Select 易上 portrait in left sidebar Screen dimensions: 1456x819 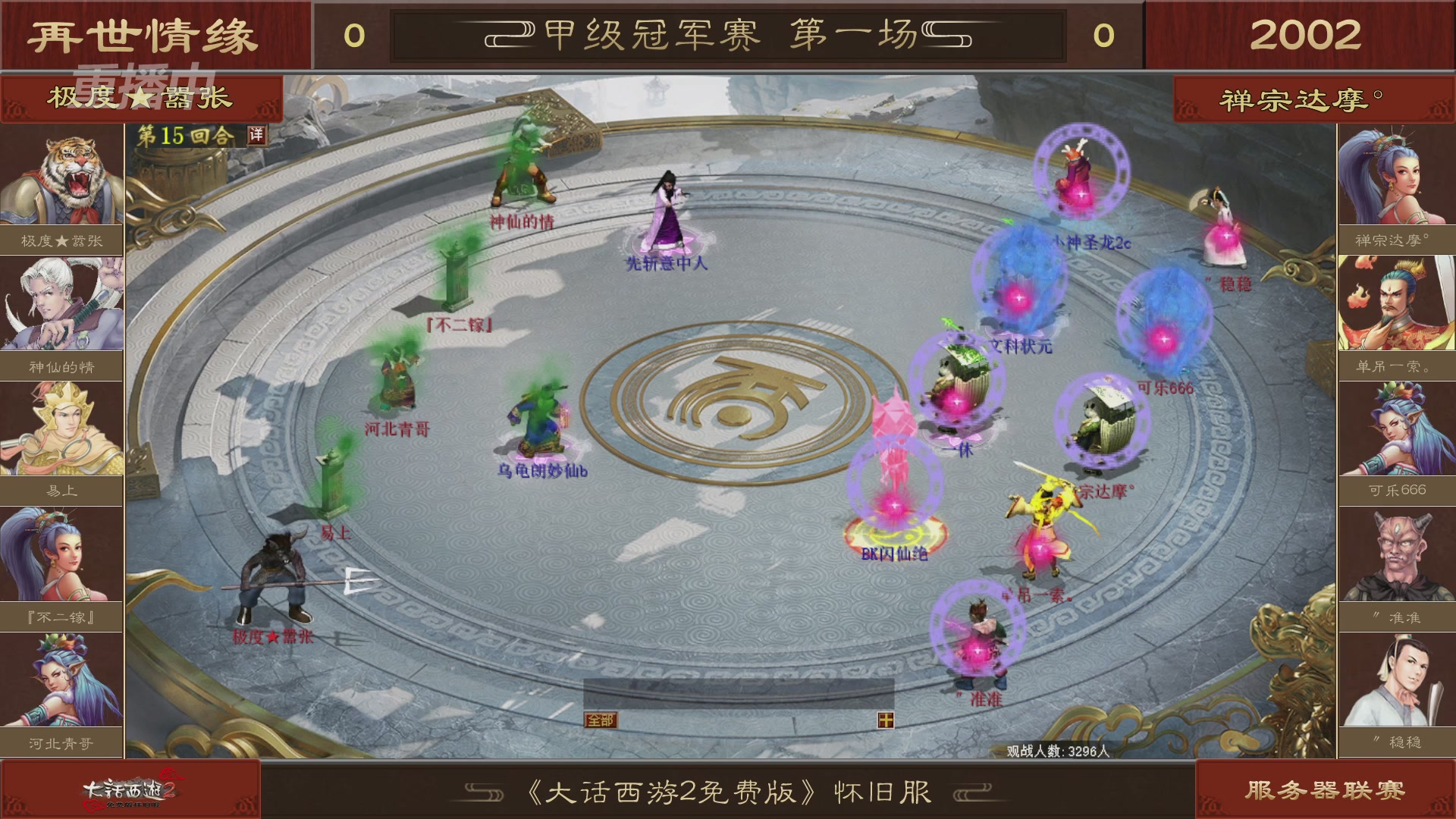[x=61, y=428]
